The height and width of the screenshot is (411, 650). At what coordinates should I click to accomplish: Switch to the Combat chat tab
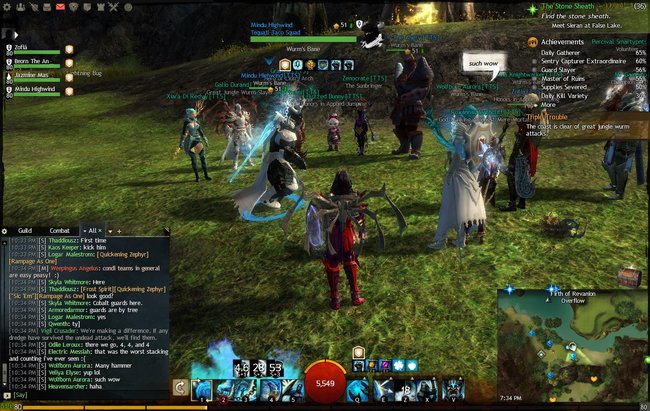click(59, 231)
